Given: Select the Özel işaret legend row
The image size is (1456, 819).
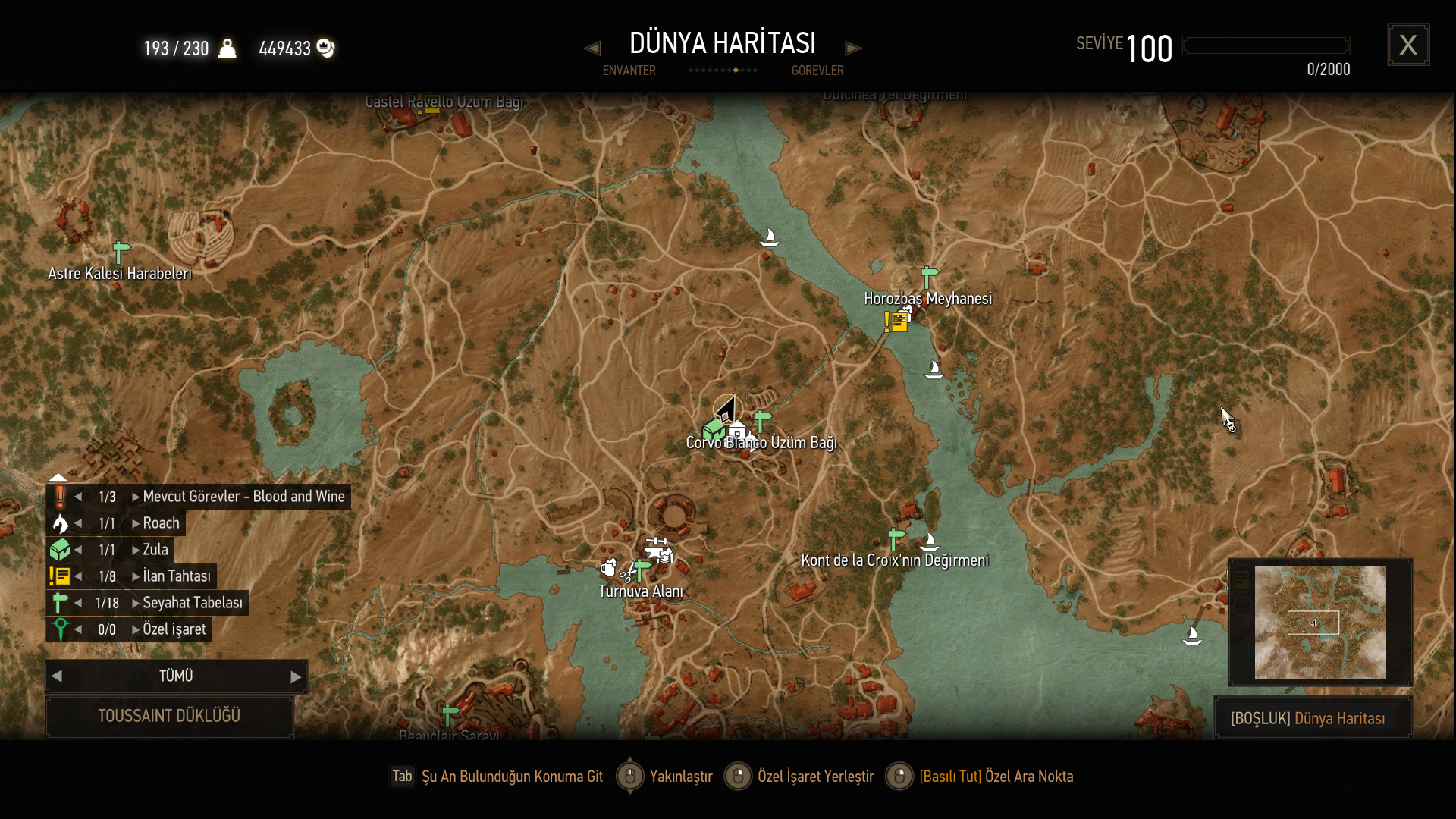Looking at the screenshot, I should click(174, 629).
